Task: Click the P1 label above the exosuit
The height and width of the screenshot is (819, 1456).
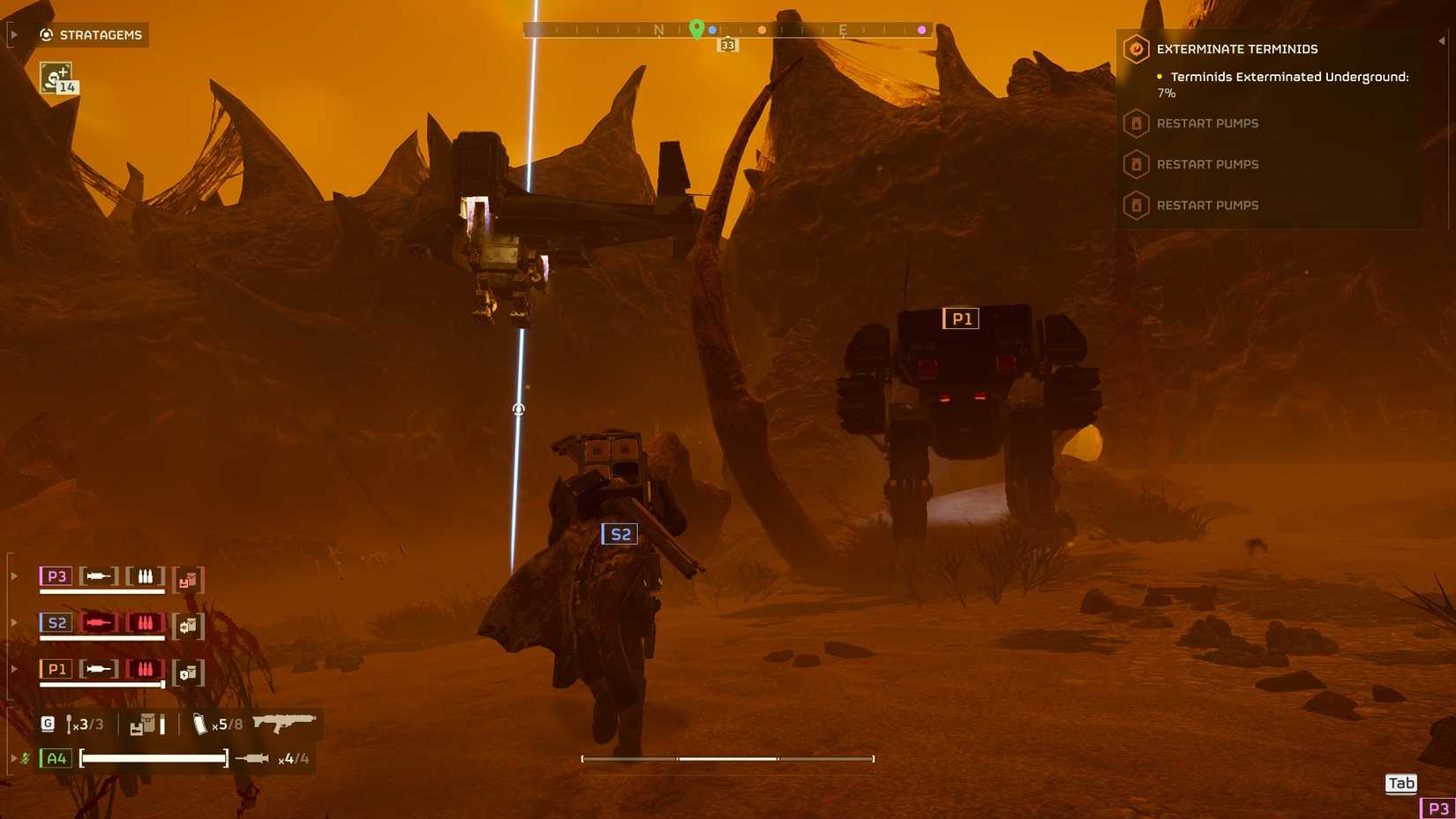Action: 962,319
